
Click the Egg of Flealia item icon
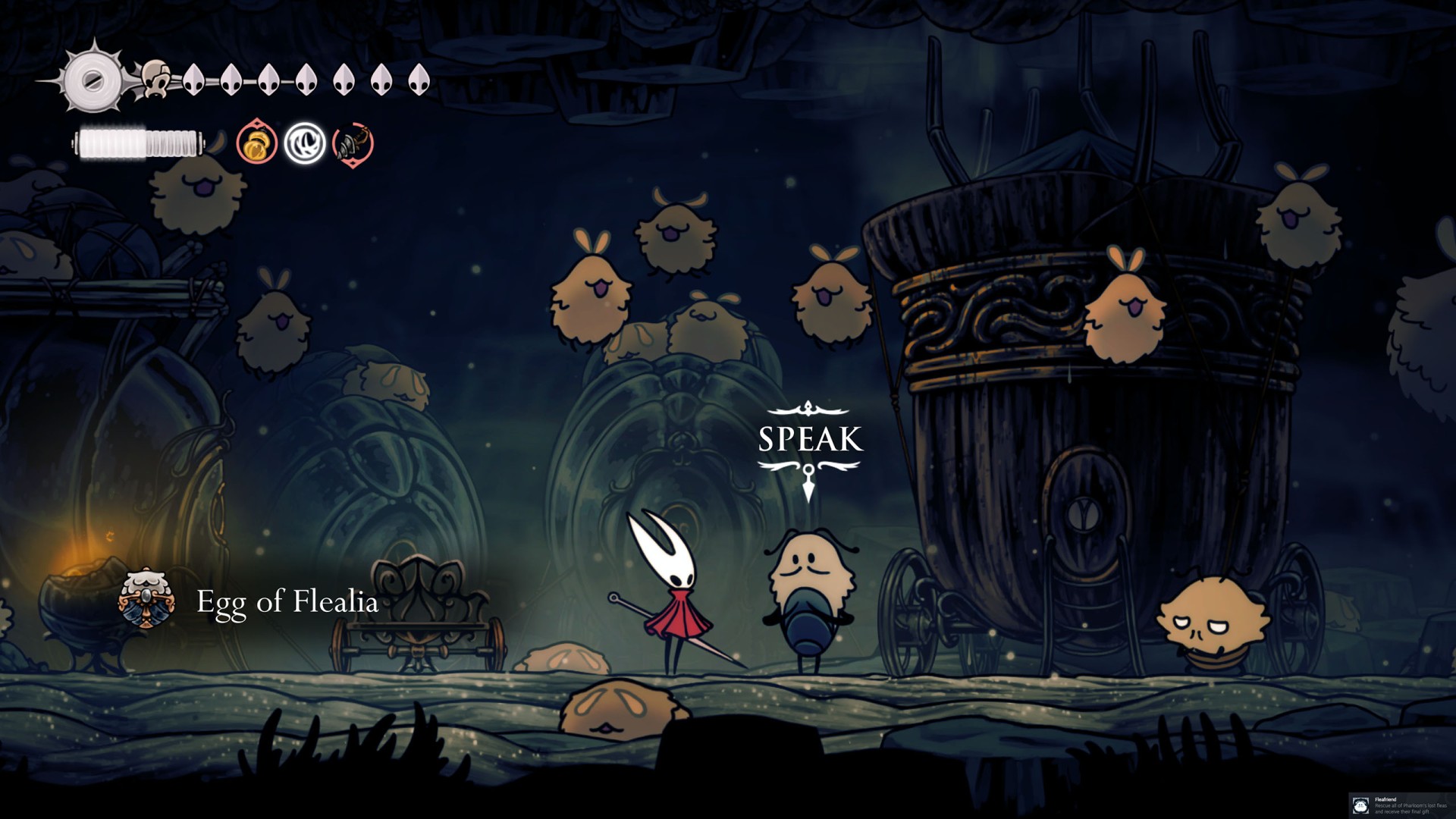pyautogui.click(x=146, y=601)
